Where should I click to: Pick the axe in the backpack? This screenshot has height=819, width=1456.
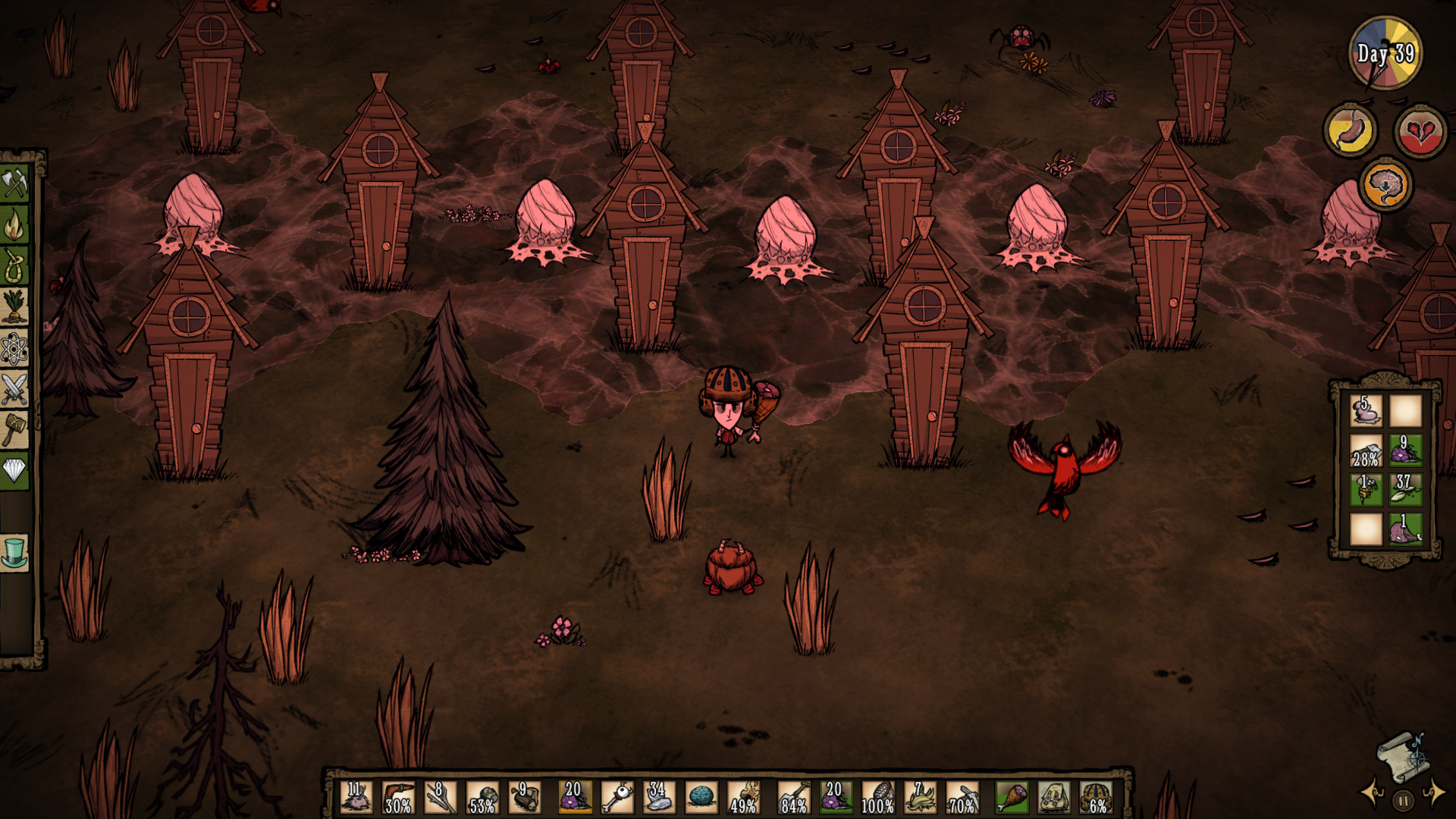1366,451
